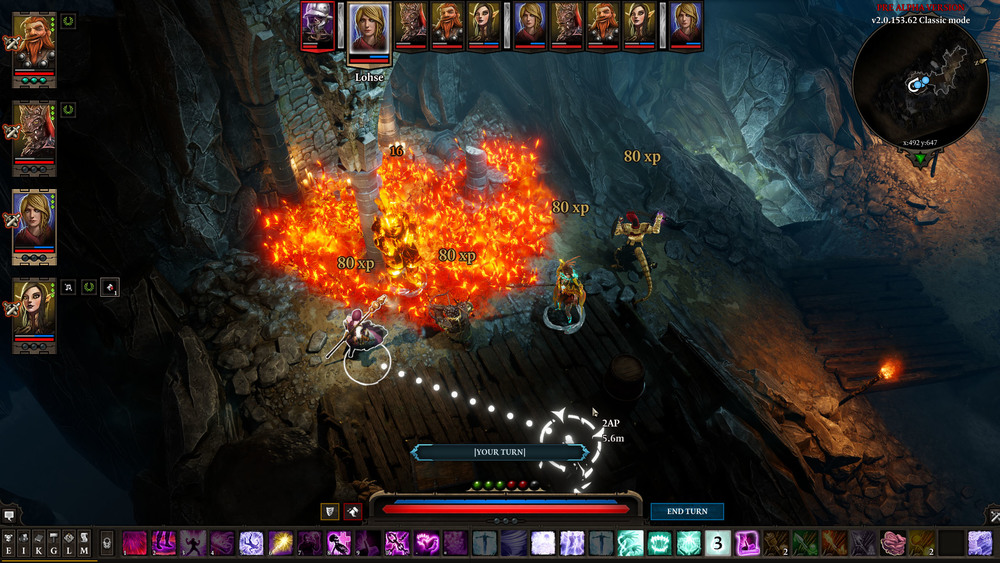Select Lohse's portrait in the turn order
The height and width of the screenshot is (563, 1000).
click(x=369, y=27)
